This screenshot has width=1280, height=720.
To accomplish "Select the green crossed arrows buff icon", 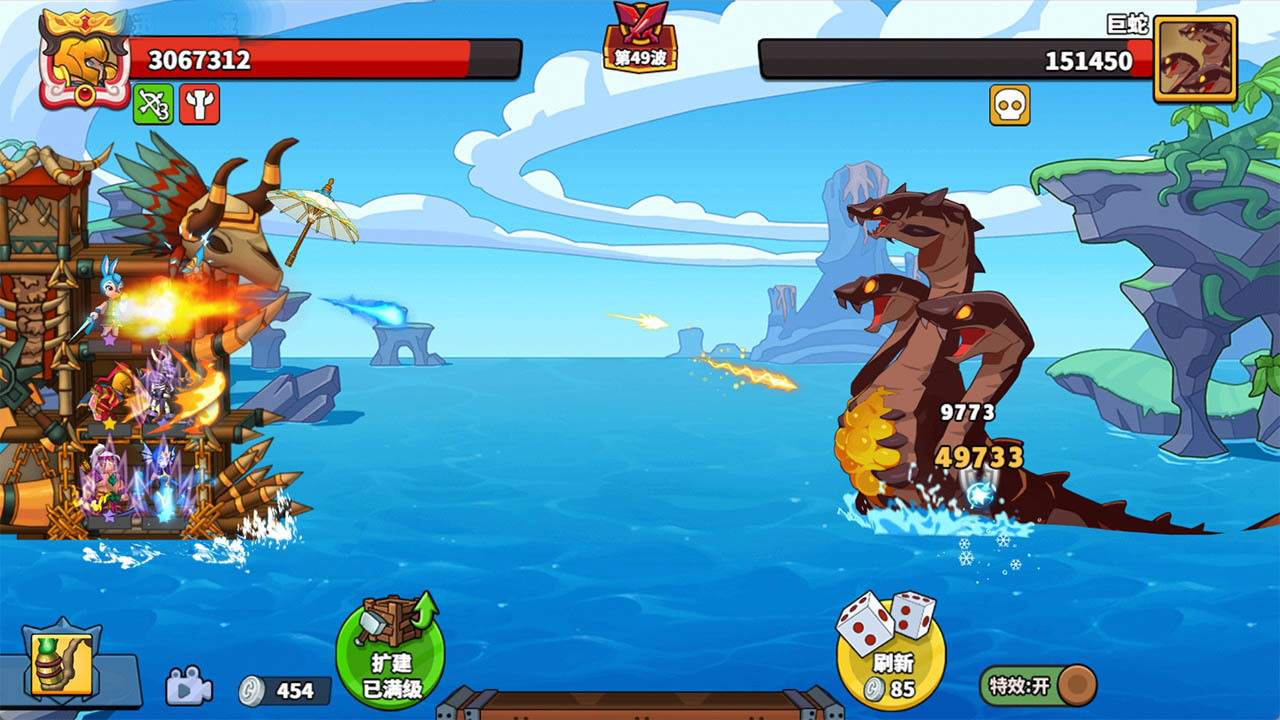I will coord(153,104).
